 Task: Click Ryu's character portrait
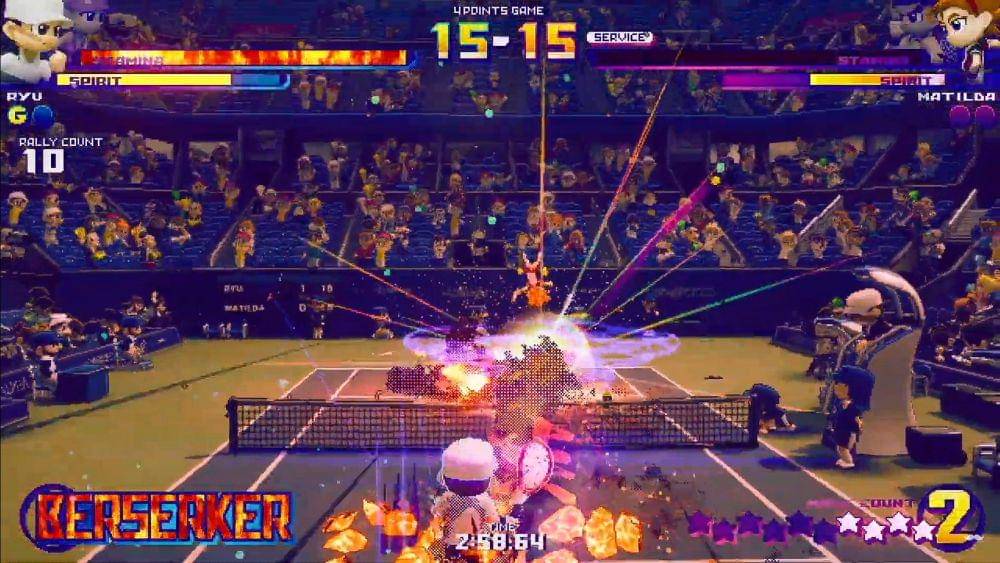(x=32, y=38)
